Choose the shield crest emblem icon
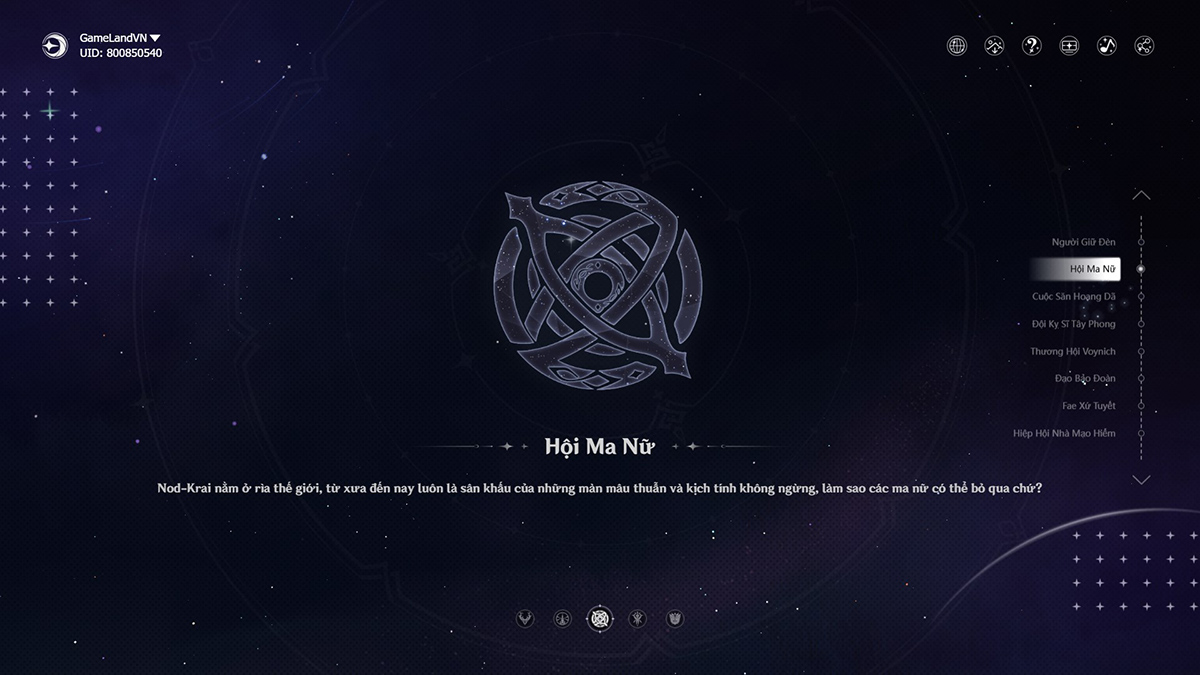 [x=675, y=619]
